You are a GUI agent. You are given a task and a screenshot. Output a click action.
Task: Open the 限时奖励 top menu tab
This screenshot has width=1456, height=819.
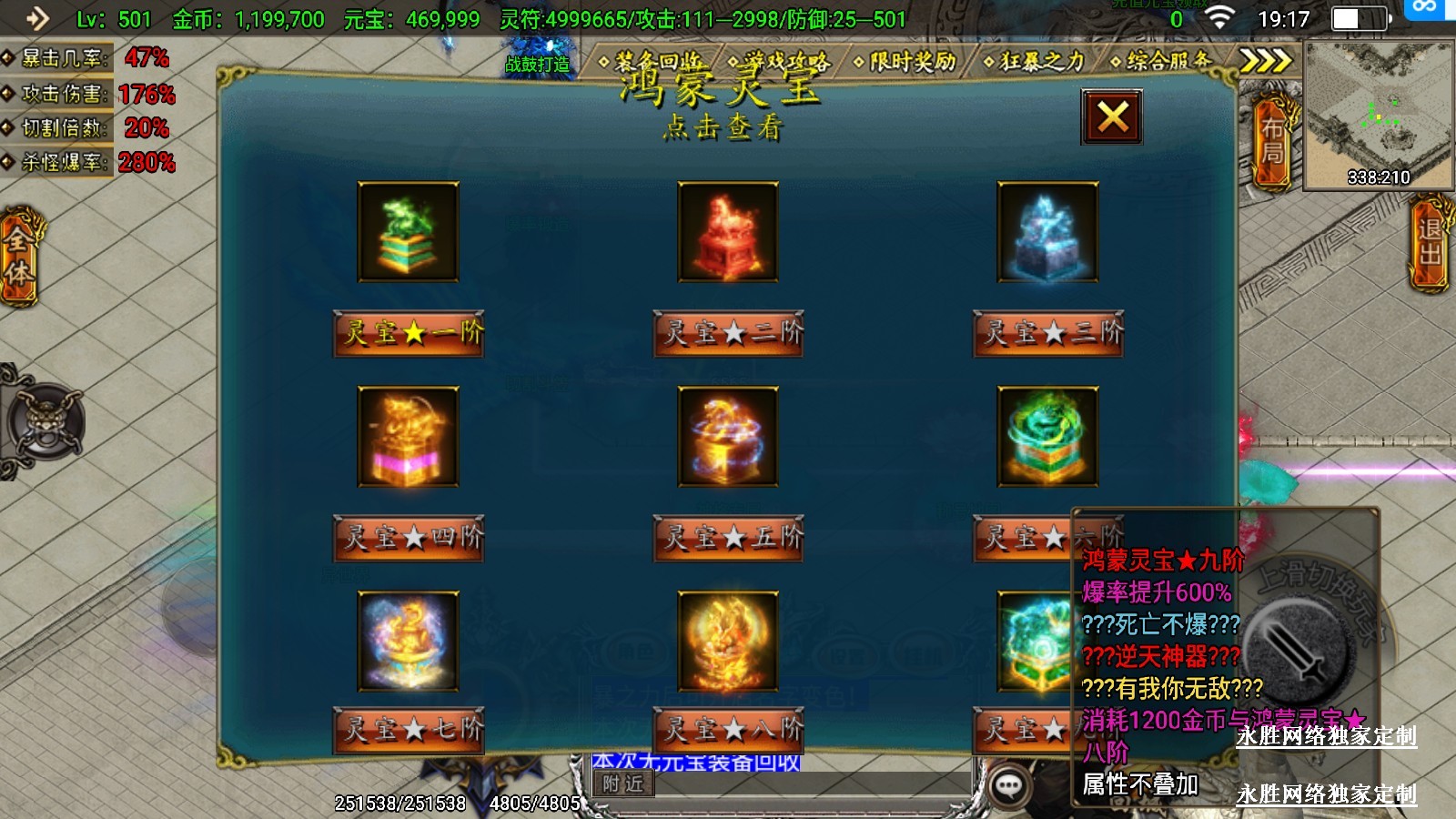[907, 62]
